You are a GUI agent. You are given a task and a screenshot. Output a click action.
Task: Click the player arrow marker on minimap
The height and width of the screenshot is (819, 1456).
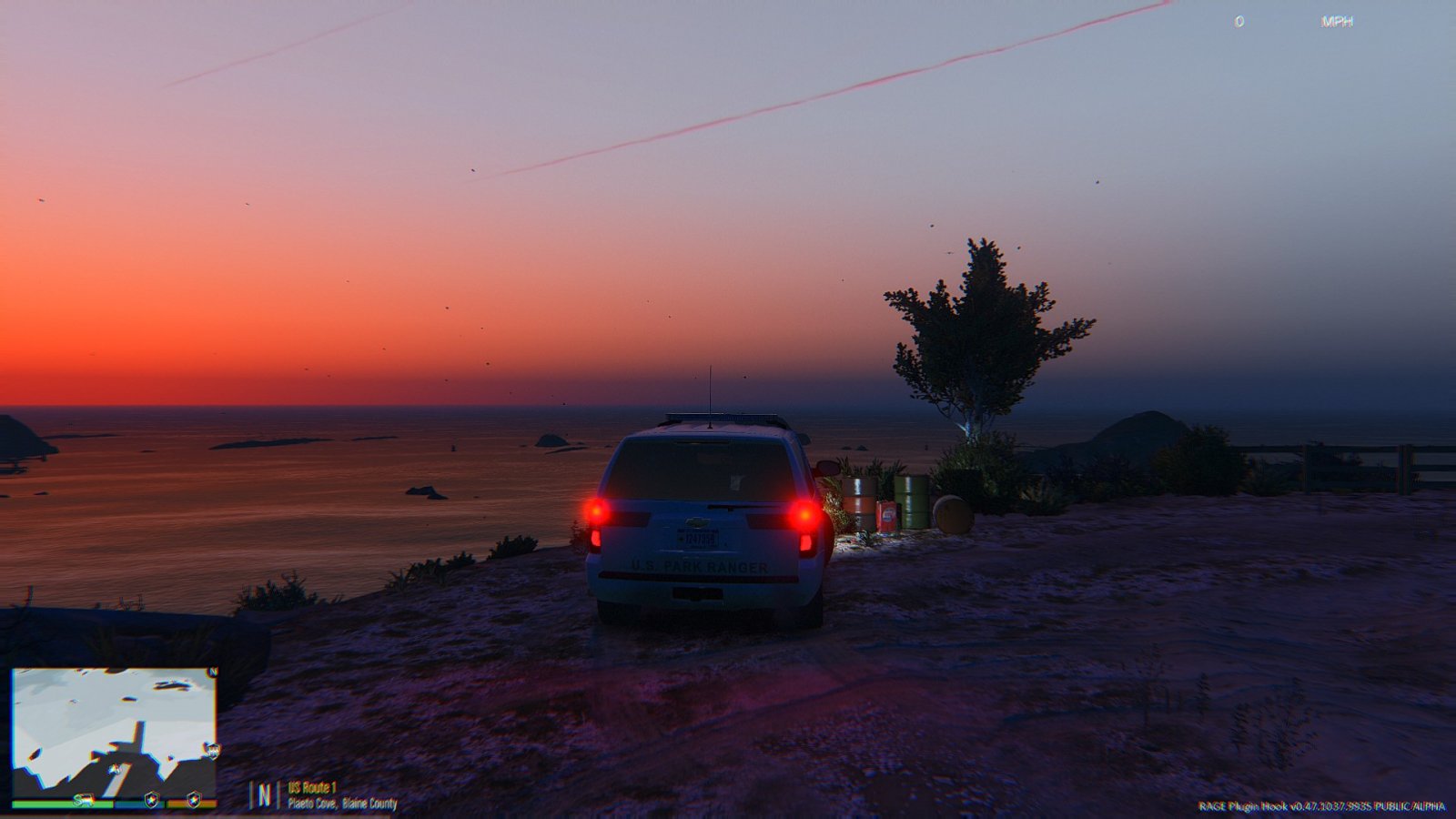(x=116, y=771)
